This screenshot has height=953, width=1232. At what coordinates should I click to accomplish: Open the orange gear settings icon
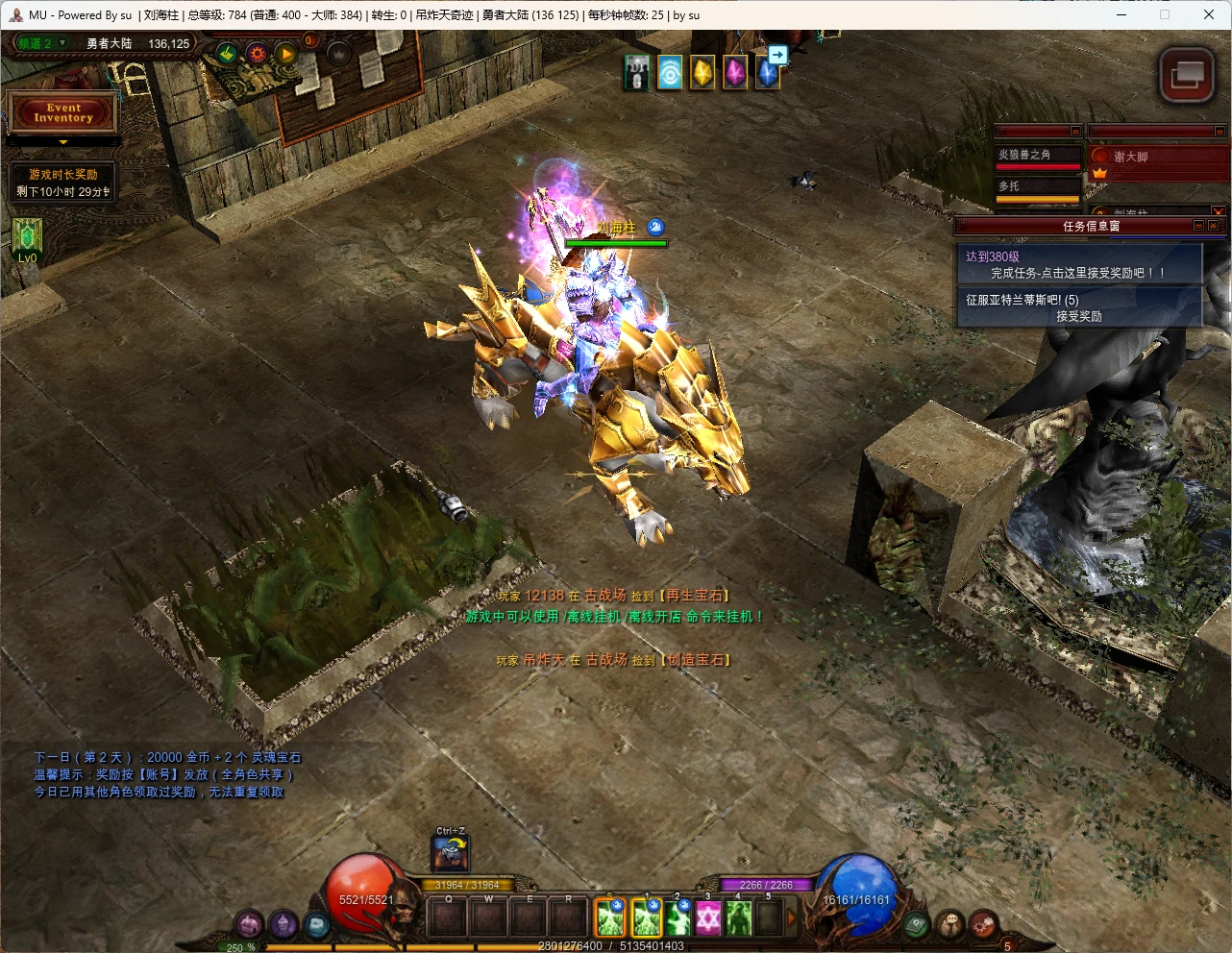(x=257, y=54)
